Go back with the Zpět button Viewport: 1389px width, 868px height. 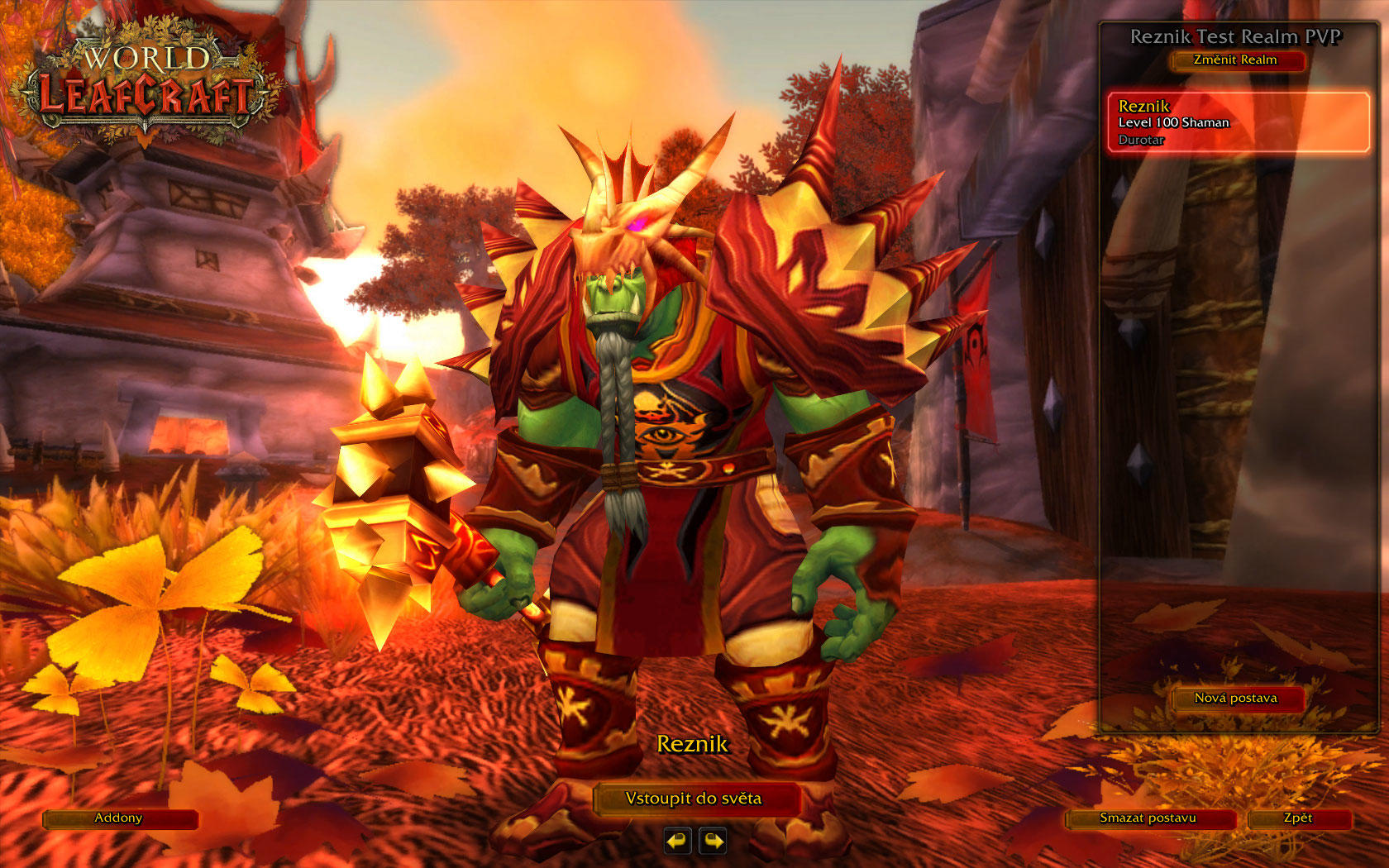[1298, 818]
